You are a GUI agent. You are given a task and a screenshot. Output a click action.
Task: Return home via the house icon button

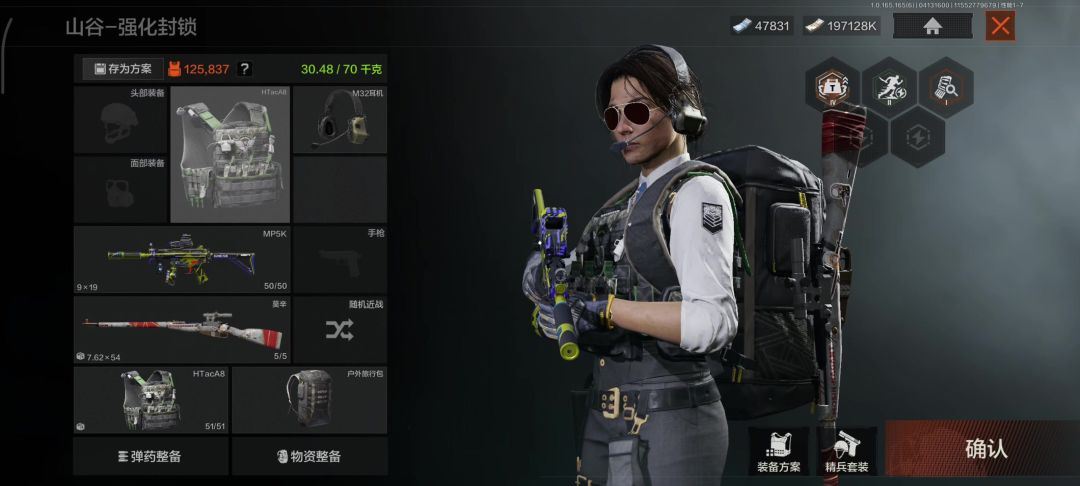click(932, 26)
